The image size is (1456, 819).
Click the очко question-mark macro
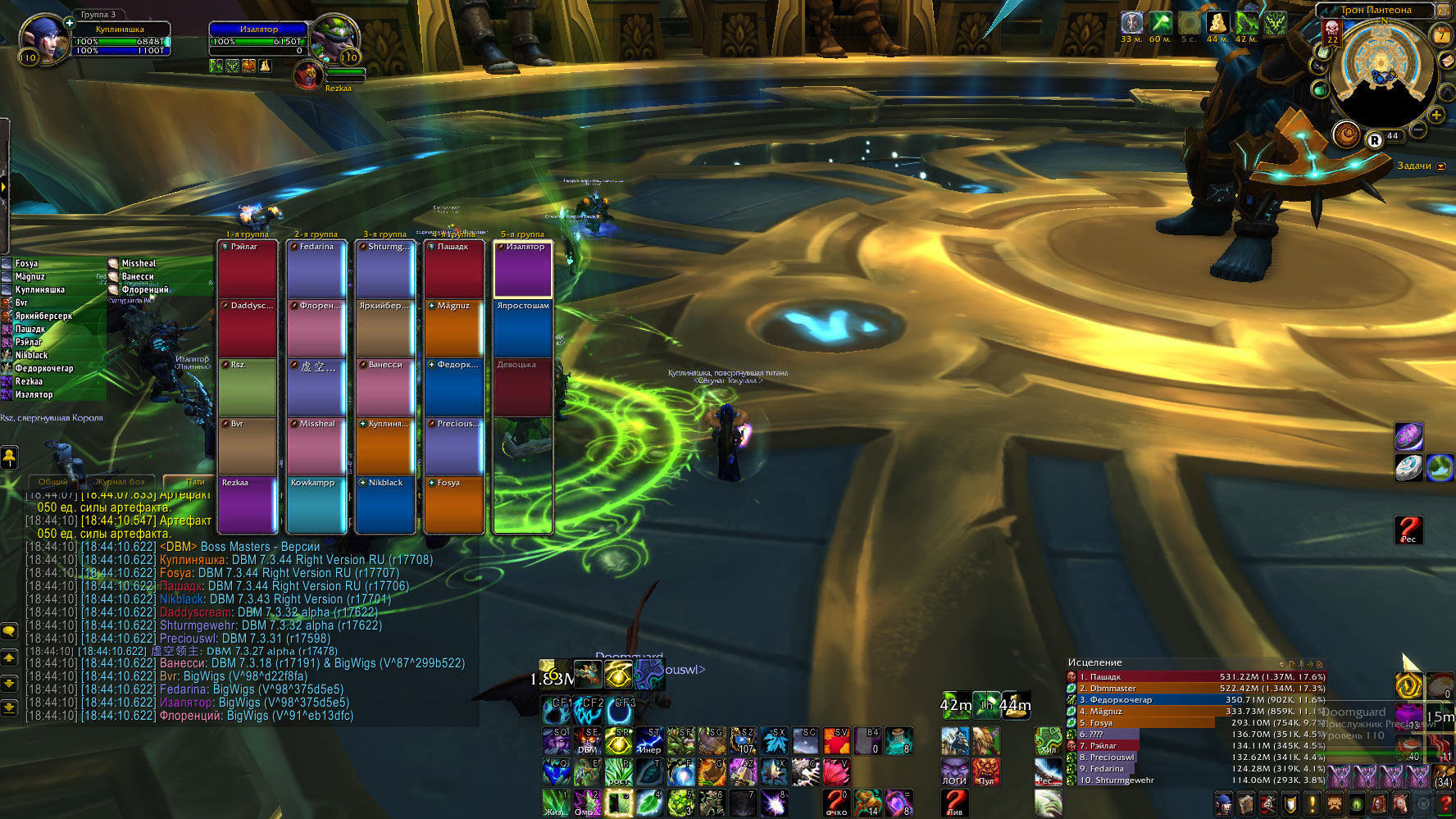(836, 802)
